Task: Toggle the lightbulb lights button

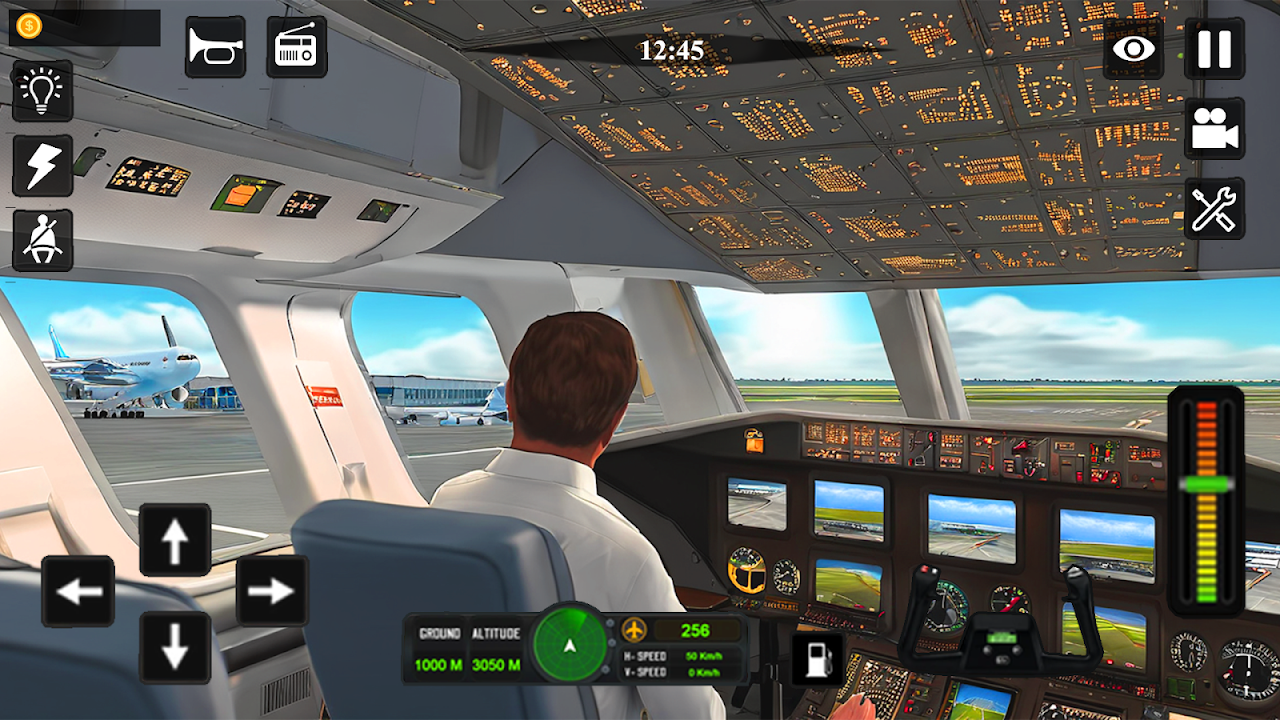Action: [42, 91]
